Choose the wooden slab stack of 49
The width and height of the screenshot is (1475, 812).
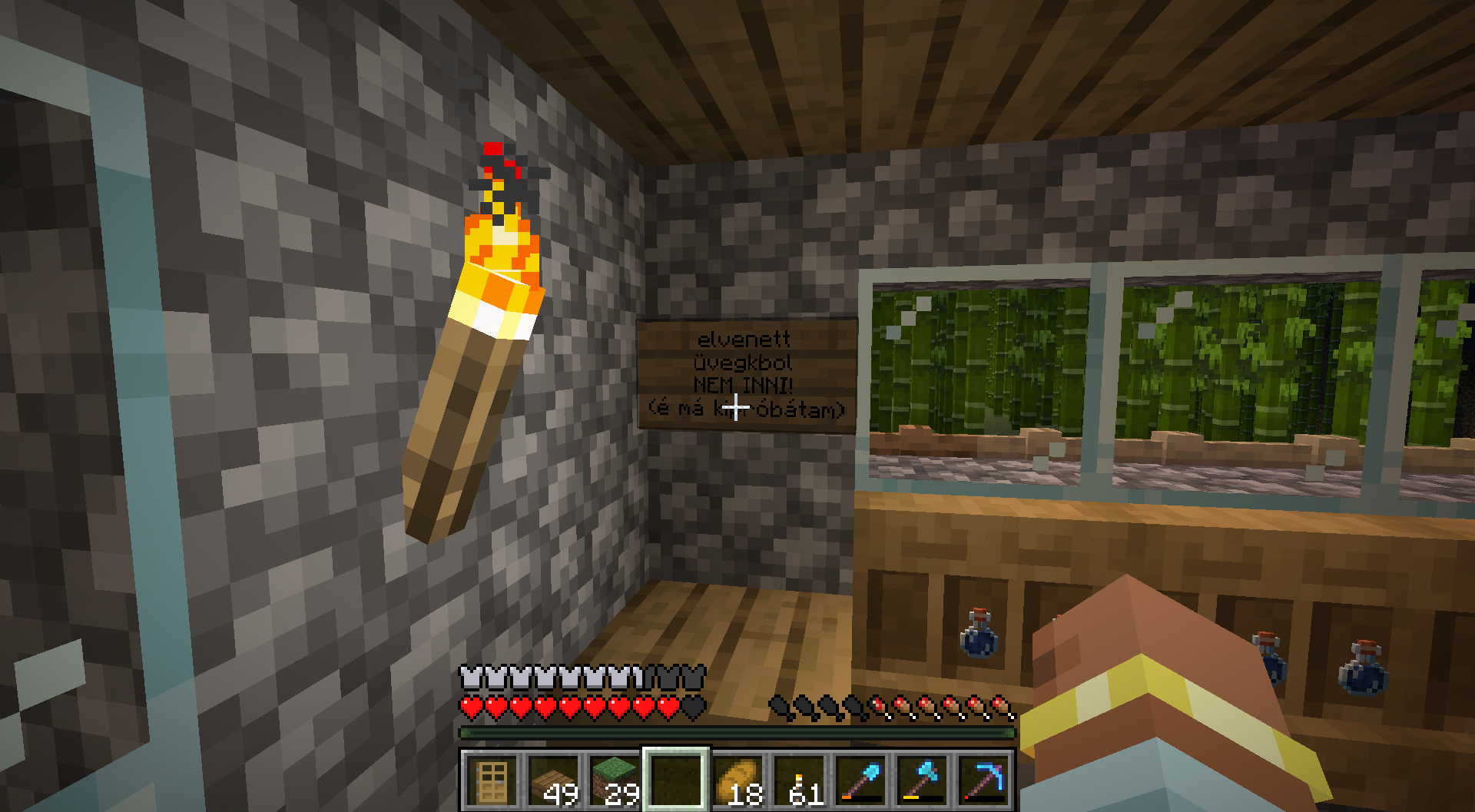553,780
